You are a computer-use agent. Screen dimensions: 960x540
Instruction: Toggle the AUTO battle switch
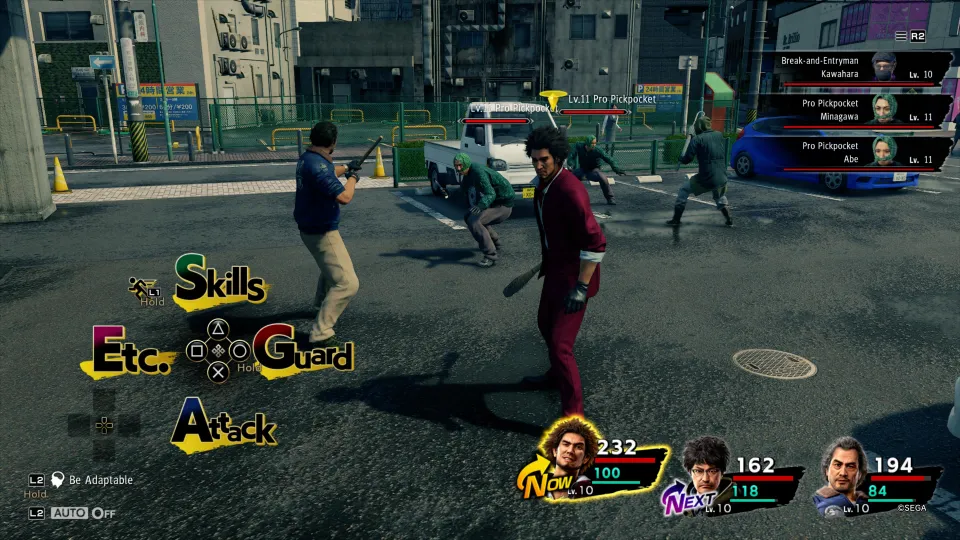[83, 513]
